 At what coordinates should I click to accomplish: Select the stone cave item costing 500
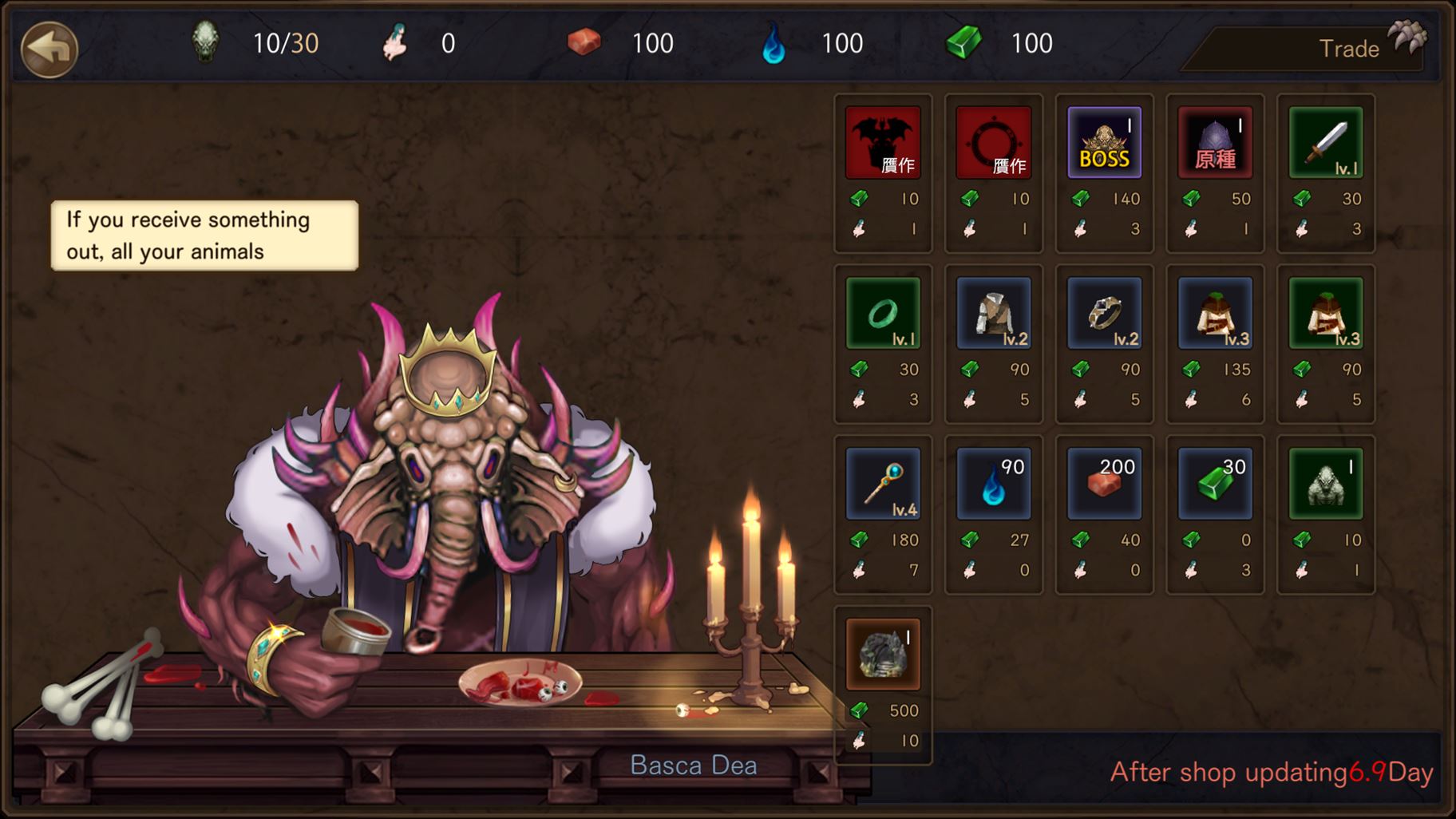point(883,655)
